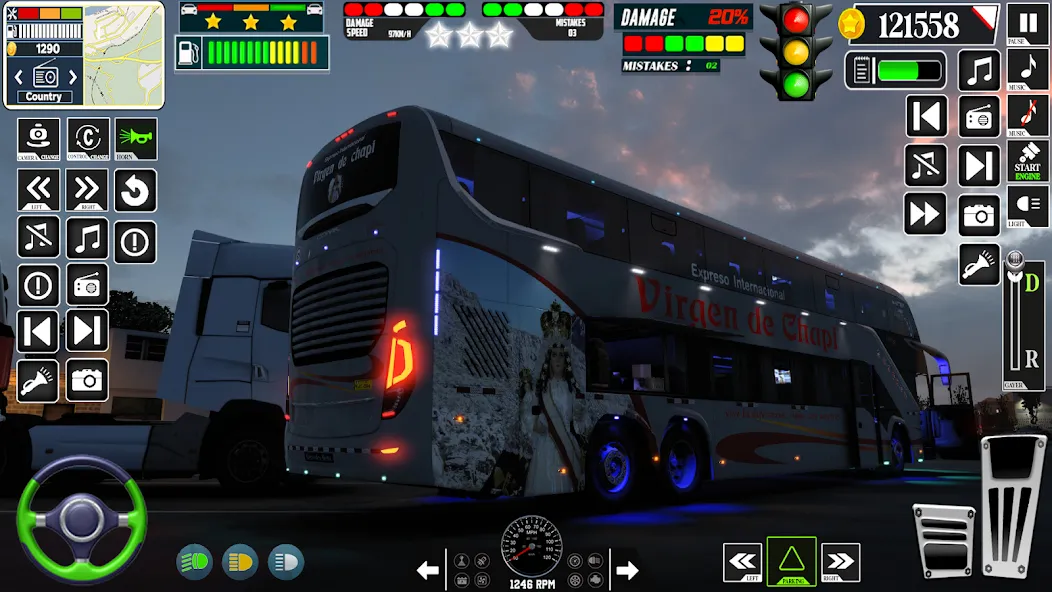This screenshot has height=592, width=1052.
Task: Toggle the Light button
Action: point(1028,207)
